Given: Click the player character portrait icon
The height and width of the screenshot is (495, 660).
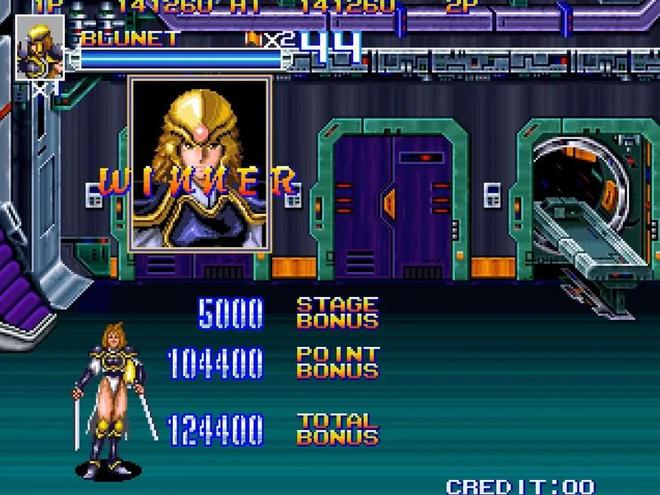Looking at the screenshot, I should [39, 48].
